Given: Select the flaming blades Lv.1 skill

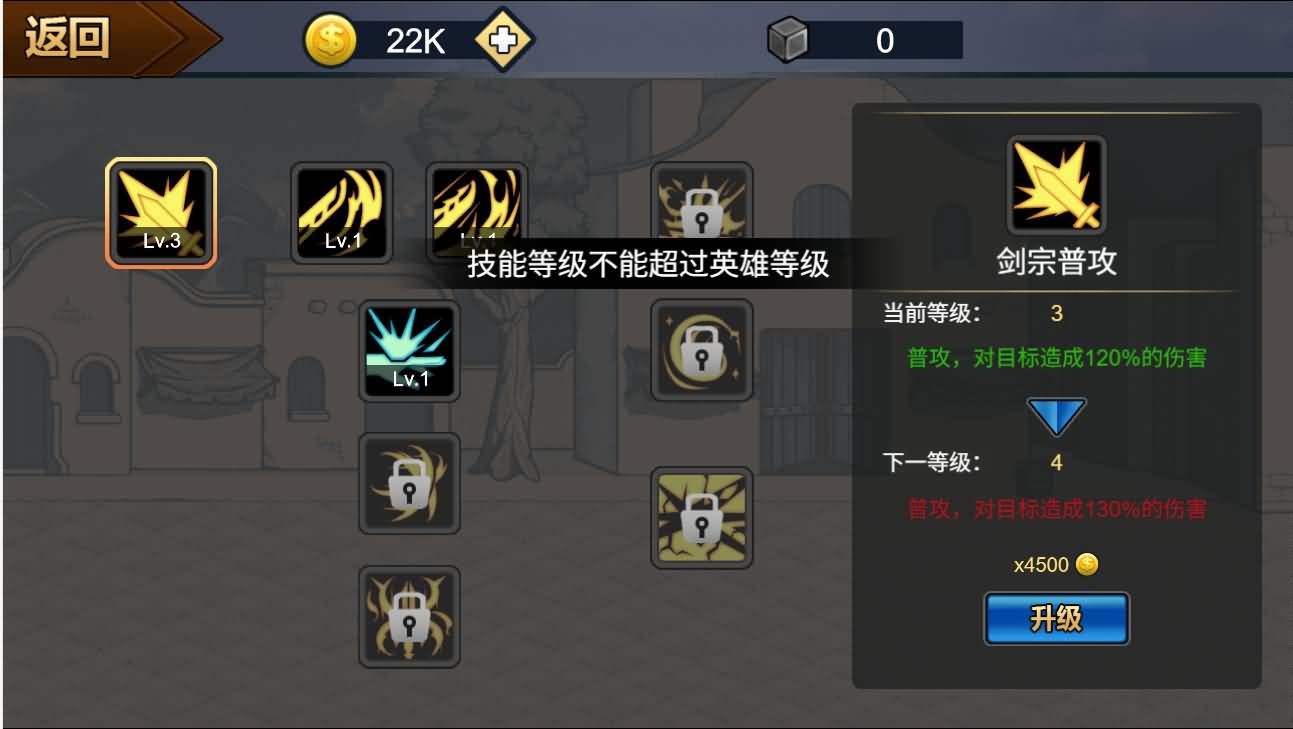Looking at the screenshot, I should (478, 210).
